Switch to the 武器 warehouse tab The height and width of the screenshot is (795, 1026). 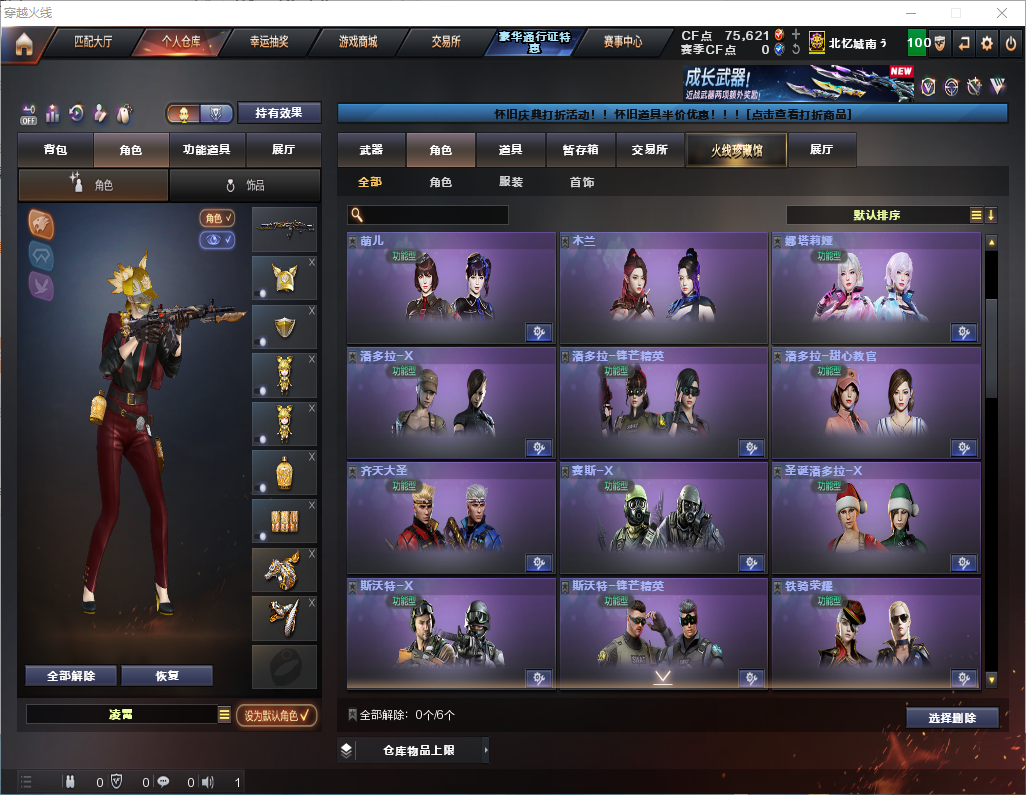pyautogui.click(x=371, y=150)
